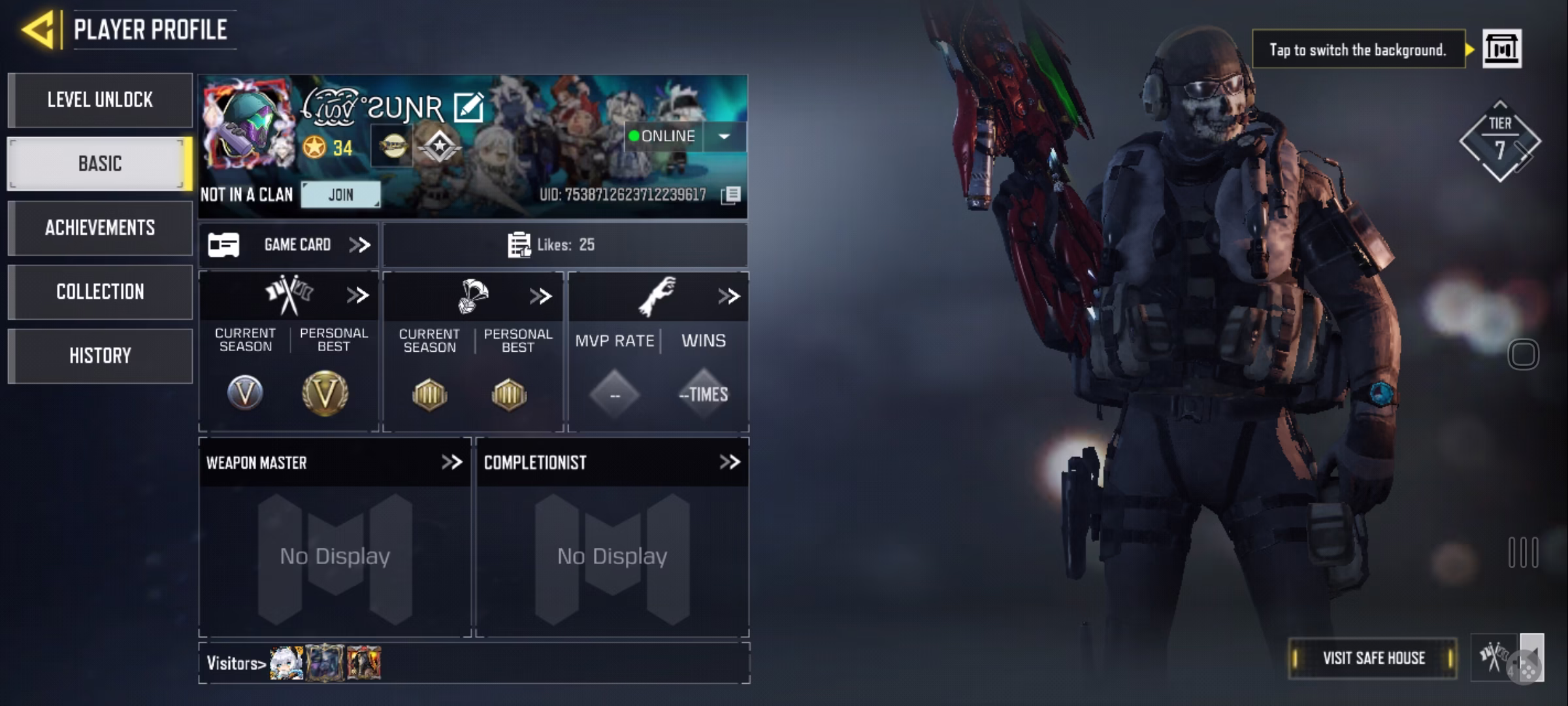The image size is (1568, 706).
Task: Edit the player name with pencil icon
Action: (x=468, y=108)
